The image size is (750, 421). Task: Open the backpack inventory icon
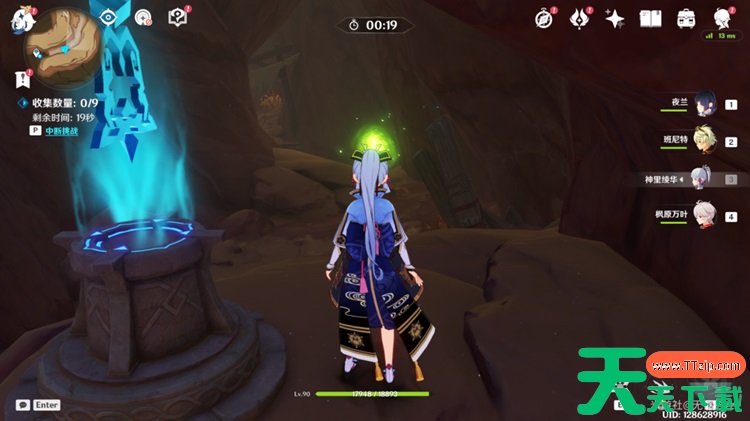coord(686,19)
